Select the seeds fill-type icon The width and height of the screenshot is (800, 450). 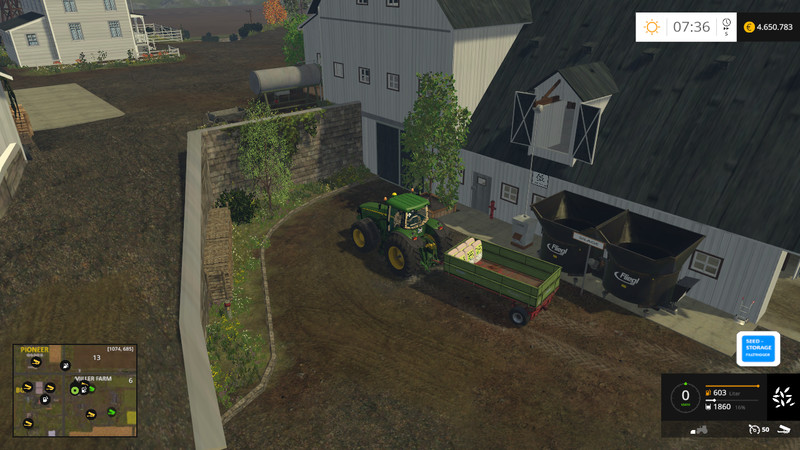tap(783, 396)
